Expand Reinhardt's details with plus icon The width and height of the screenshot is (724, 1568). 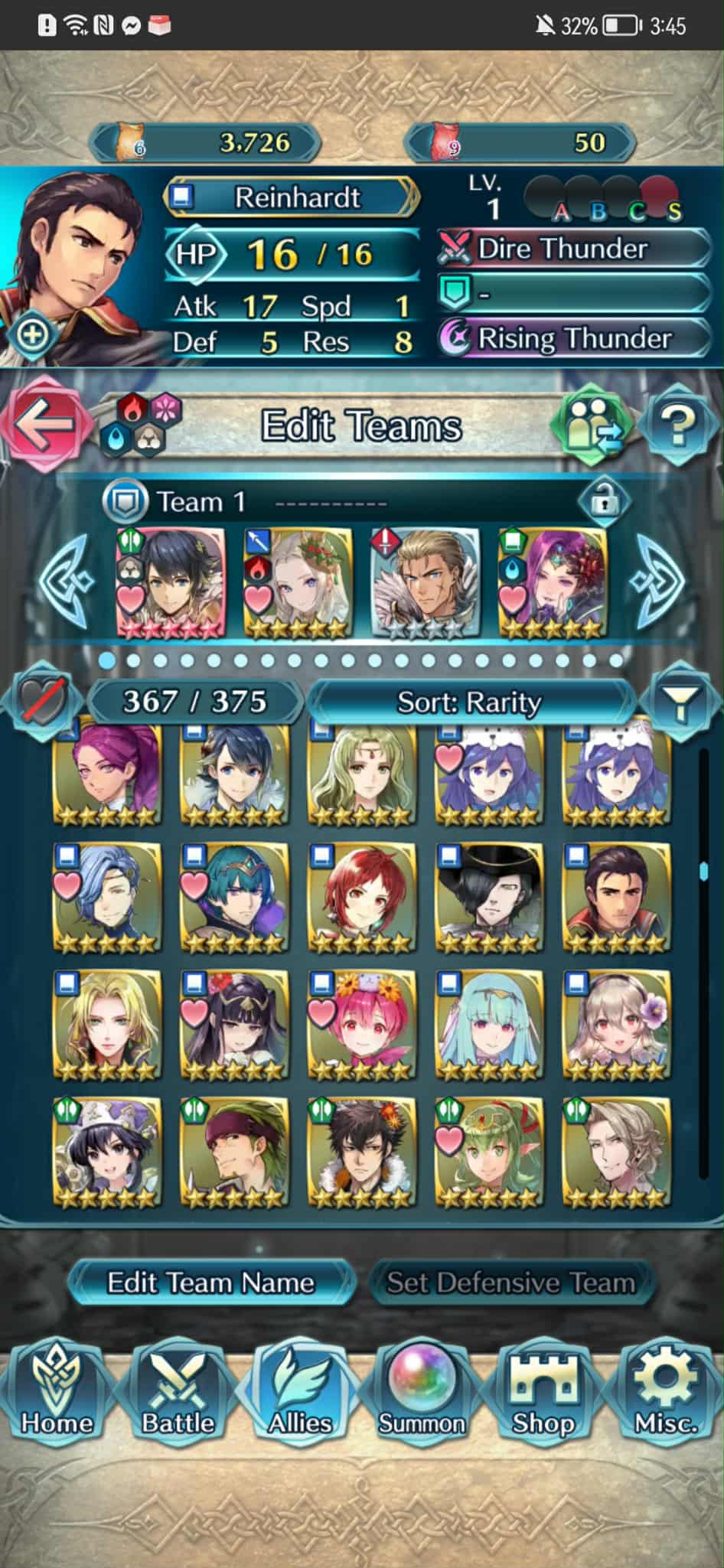[x=32, y=334]
